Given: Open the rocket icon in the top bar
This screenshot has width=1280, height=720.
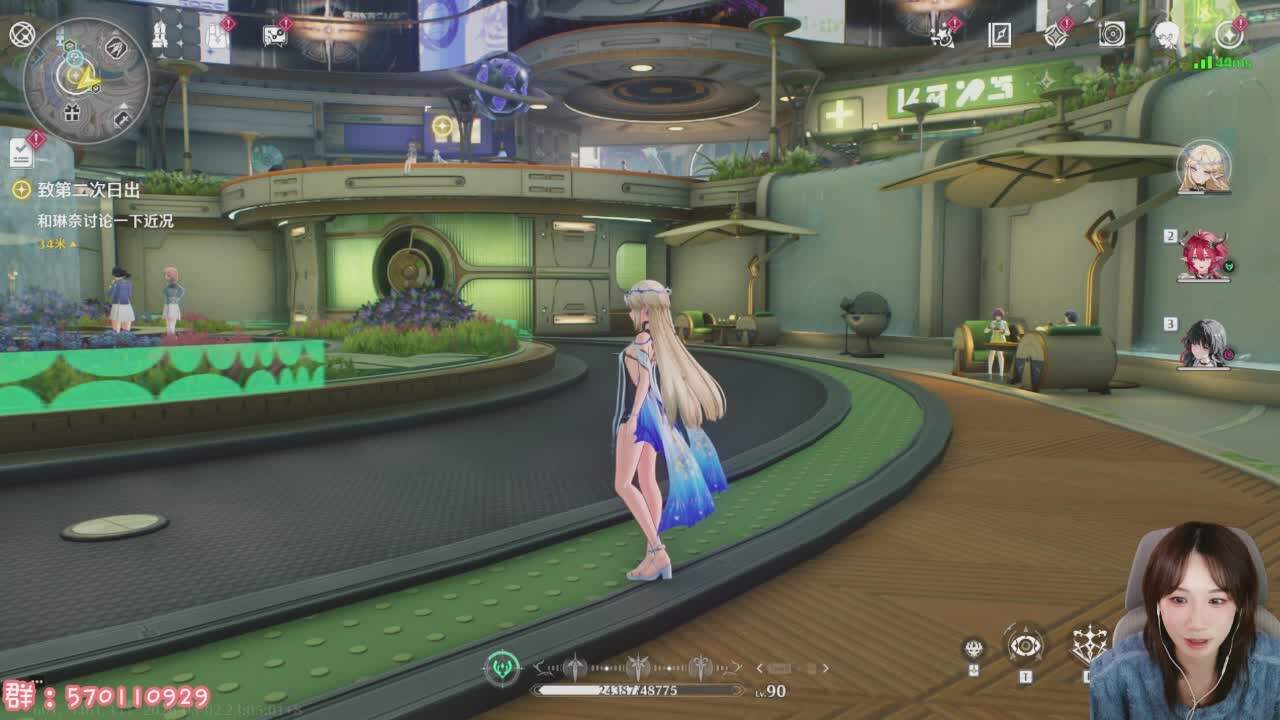Looking at the screenshot, I should 159,36.
